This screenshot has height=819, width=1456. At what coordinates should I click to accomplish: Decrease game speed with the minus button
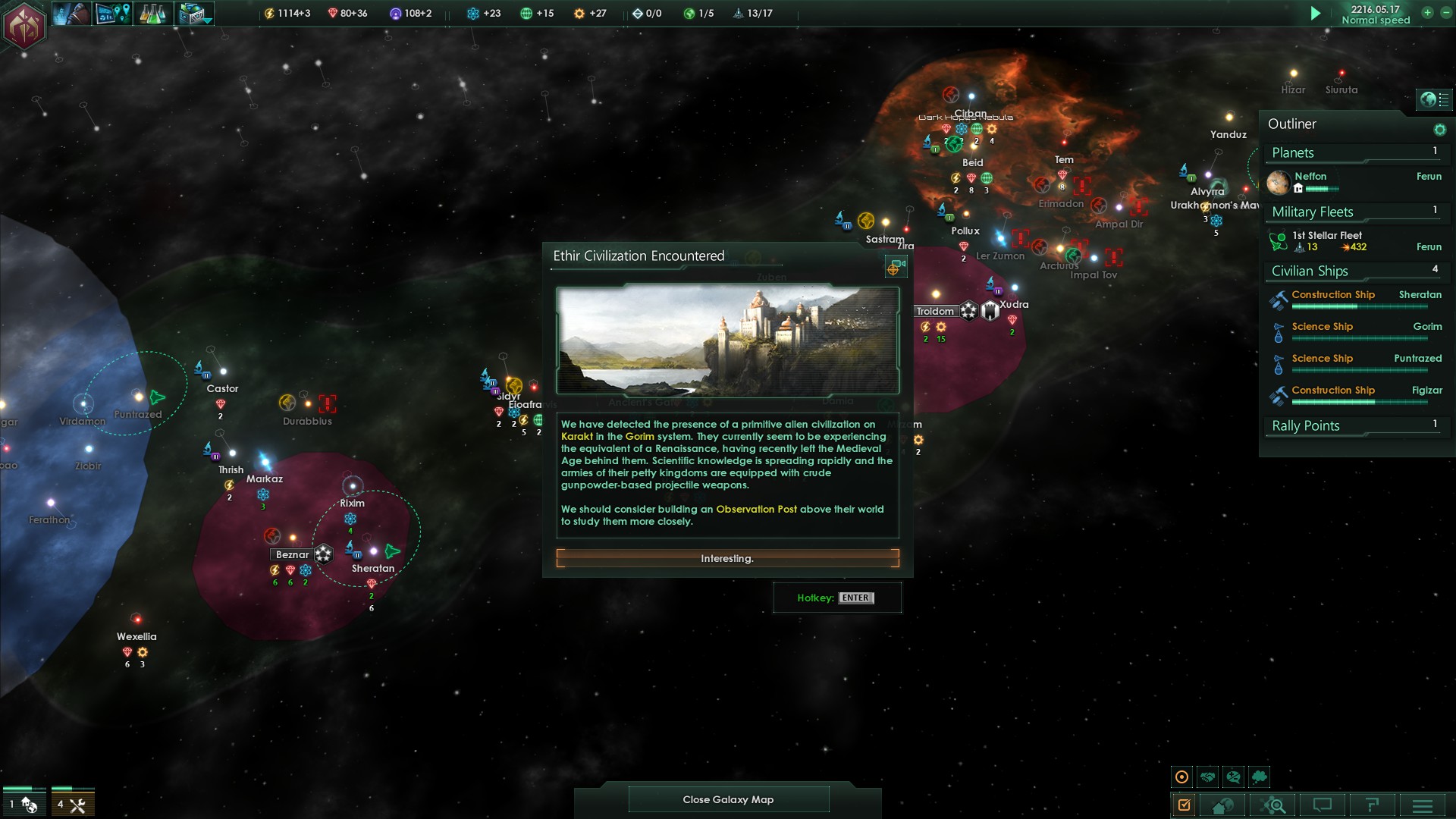(x=1445, y=12)
